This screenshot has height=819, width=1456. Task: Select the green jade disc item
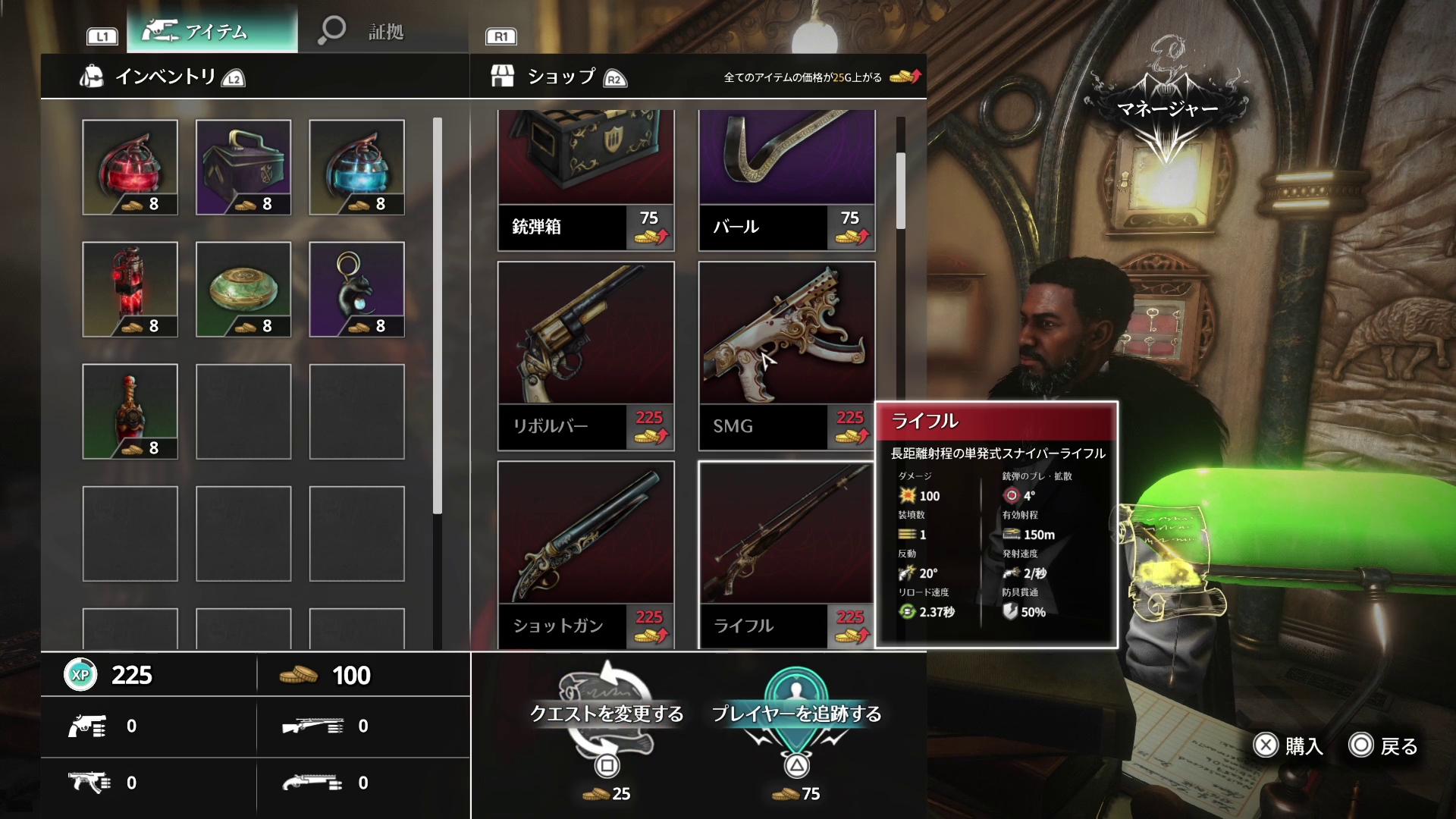point(243,289)
